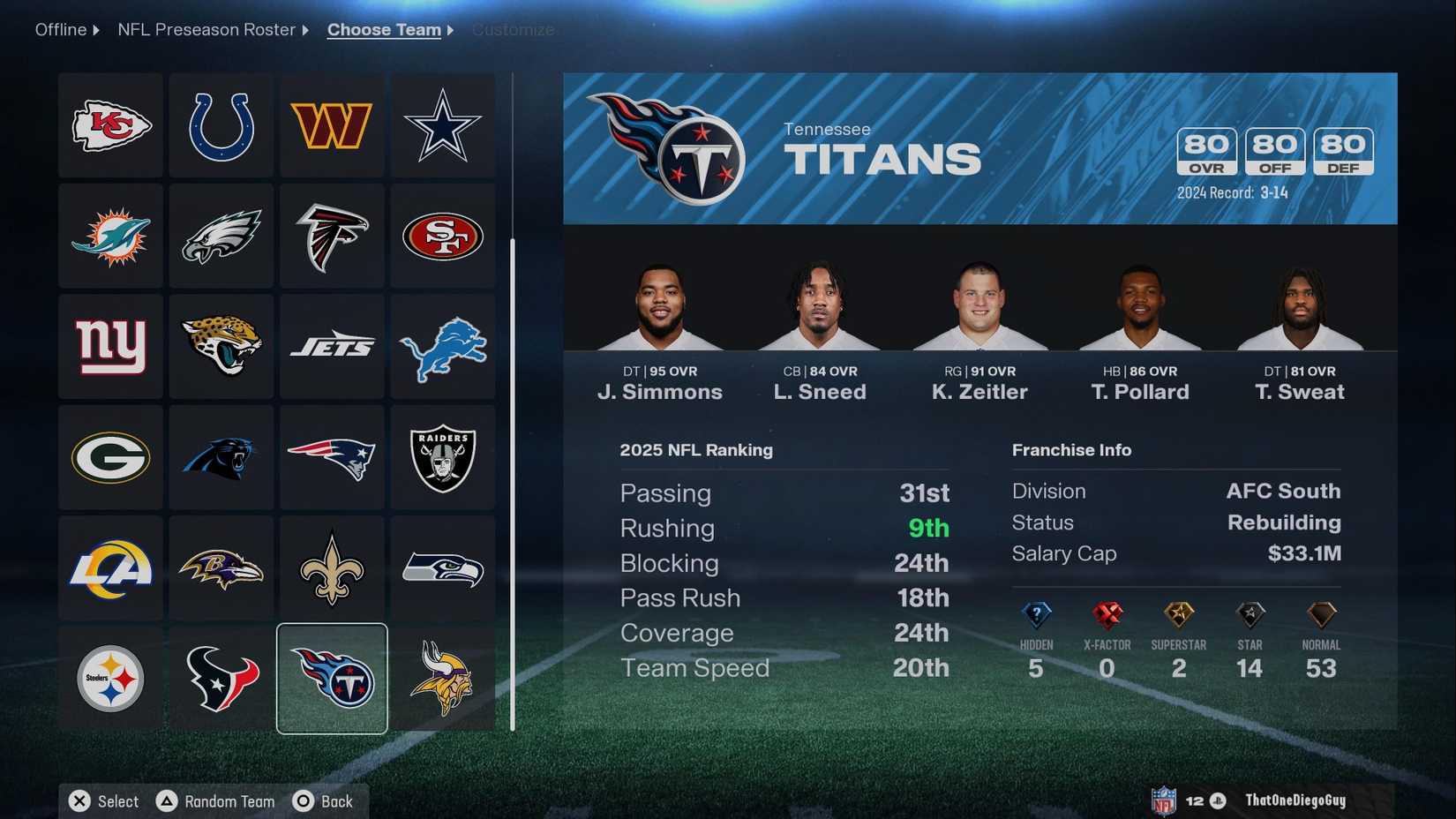1456x819 pixels.
Task: Expand the Offline breadcrumb arrow
Action: (x=94, y=29)
